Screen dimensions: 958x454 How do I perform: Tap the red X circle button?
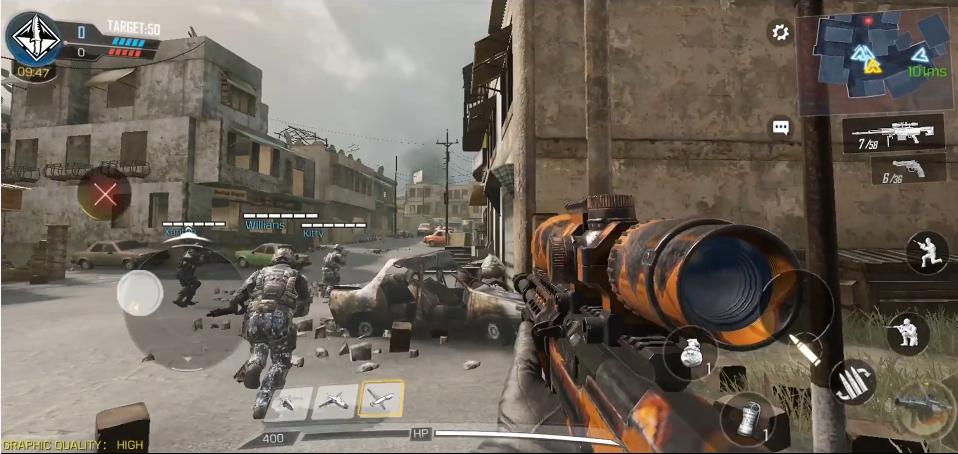(104, 194)
